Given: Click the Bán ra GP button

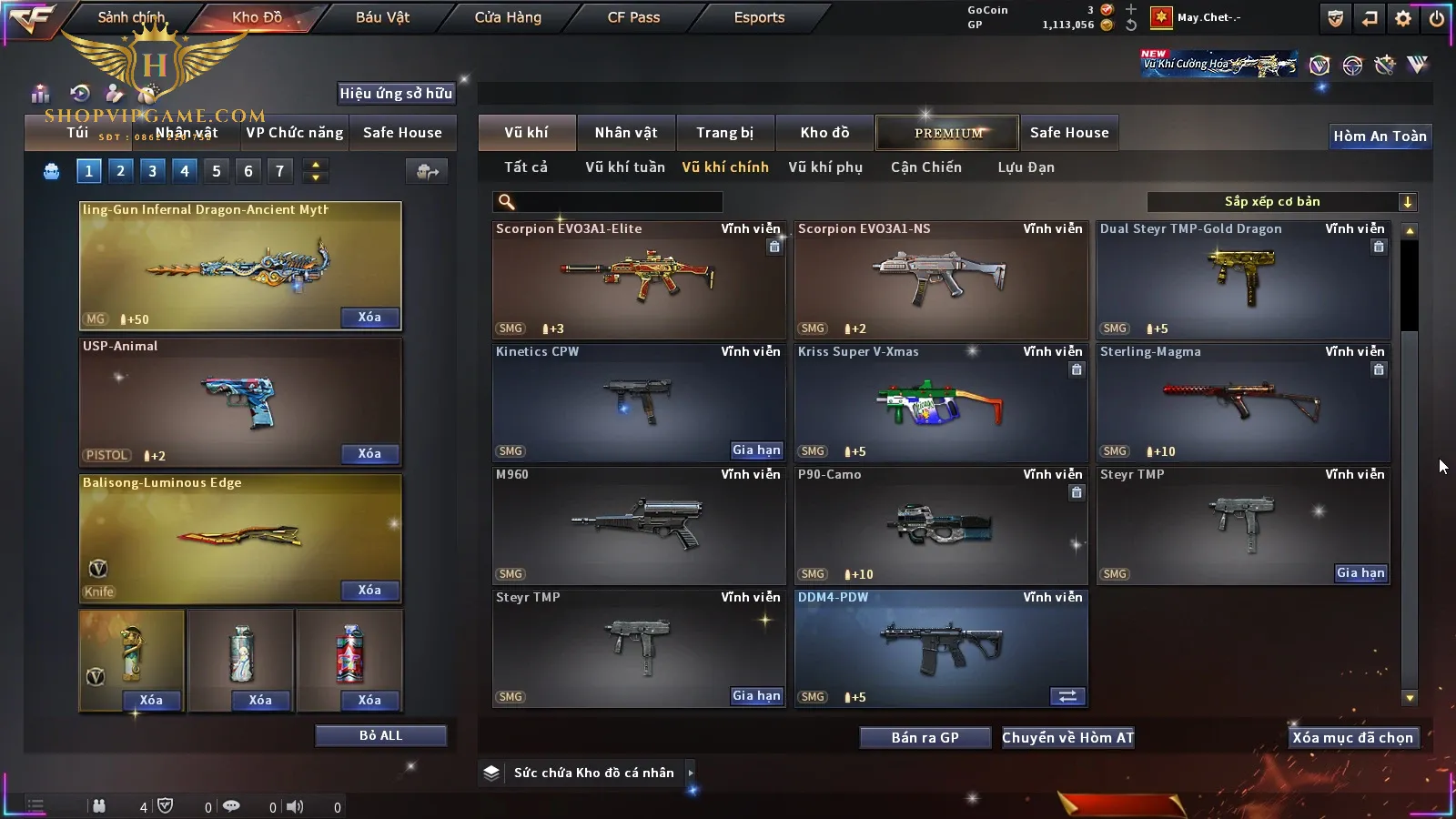Looking at the screenshot, I should point(925,738).
